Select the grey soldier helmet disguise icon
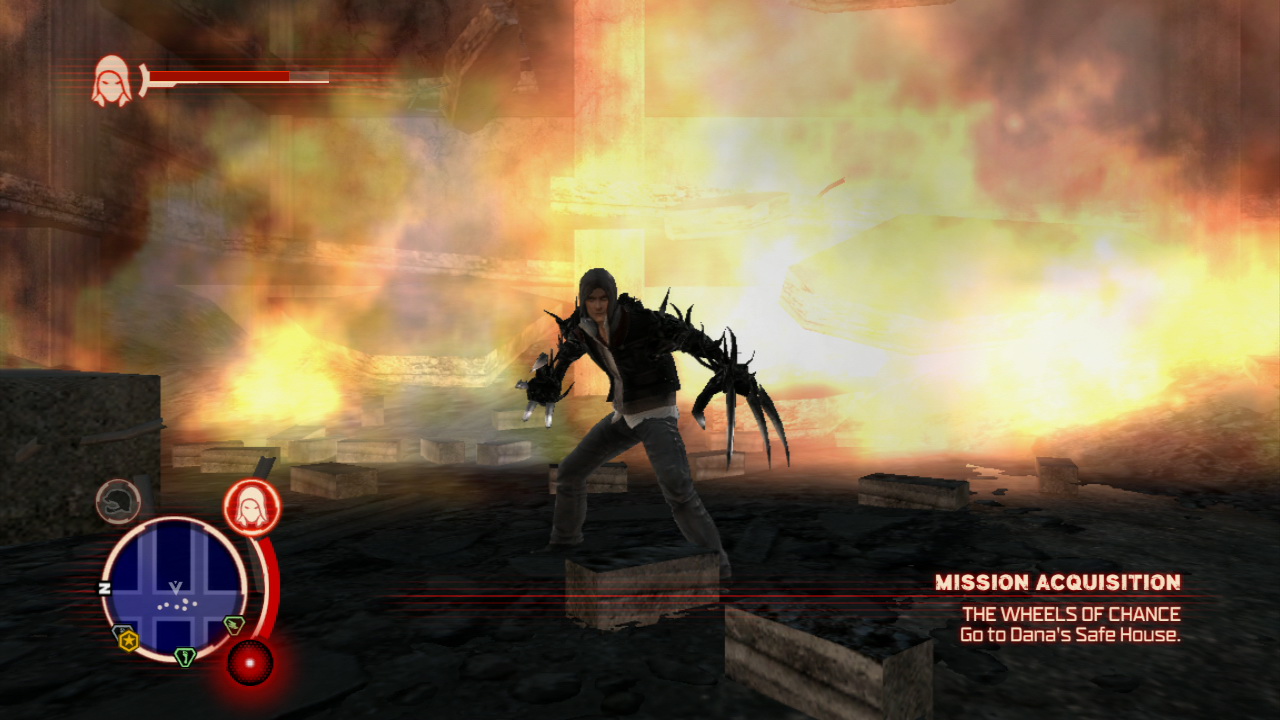 [119, 502]
